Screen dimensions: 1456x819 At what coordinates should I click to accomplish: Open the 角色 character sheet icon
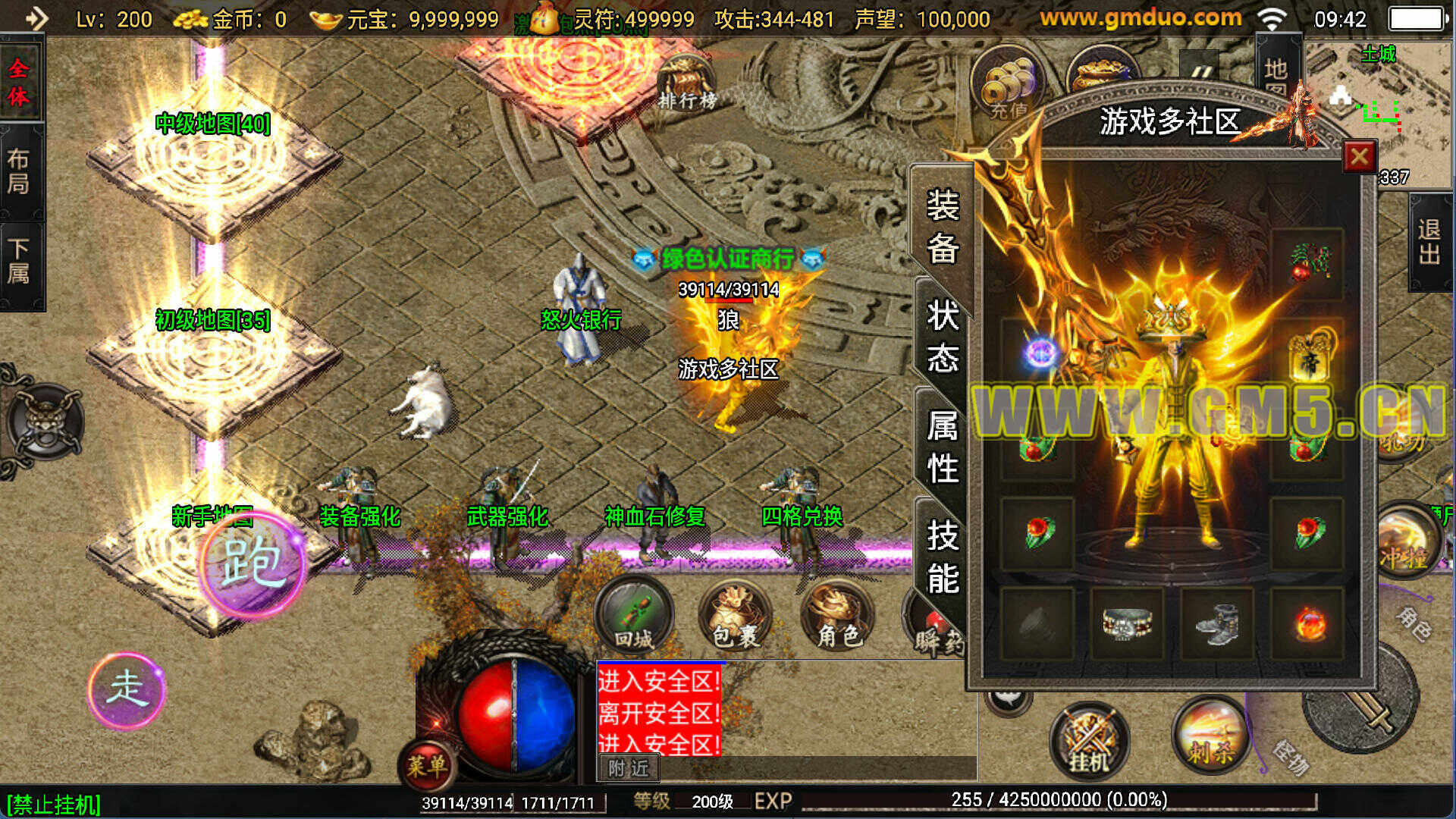pos(837,616)
